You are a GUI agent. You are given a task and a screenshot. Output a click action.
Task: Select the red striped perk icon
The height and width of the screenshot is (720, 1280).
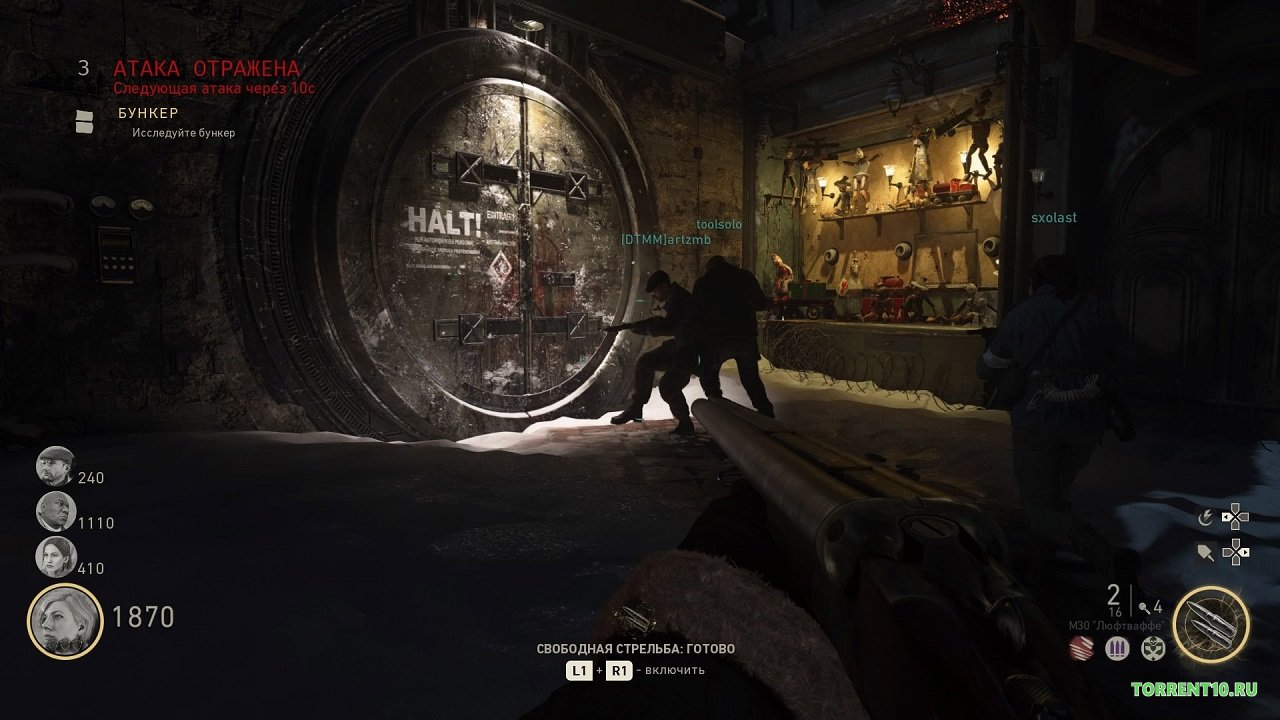(x=1083, y=648)
